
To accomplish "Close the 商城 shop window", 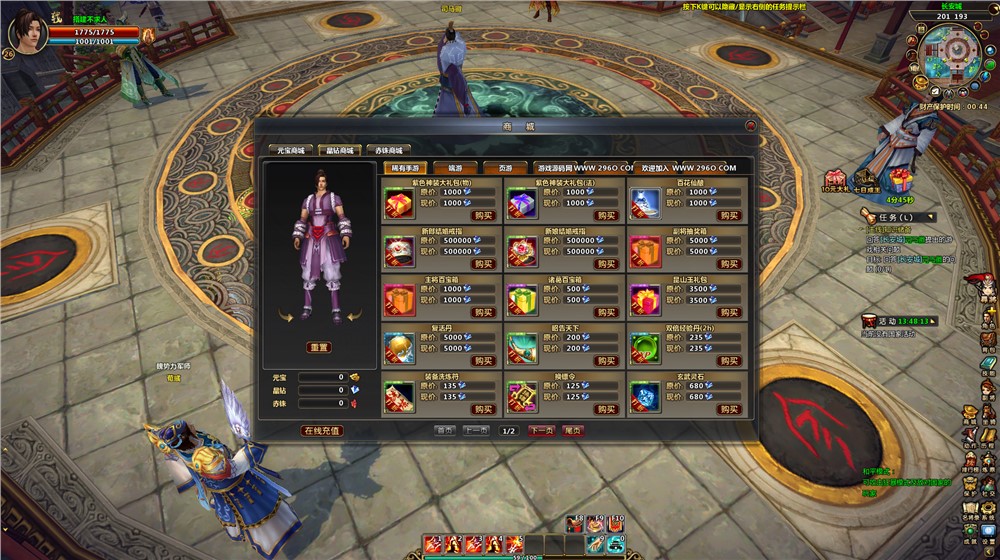I will [750, 126].
